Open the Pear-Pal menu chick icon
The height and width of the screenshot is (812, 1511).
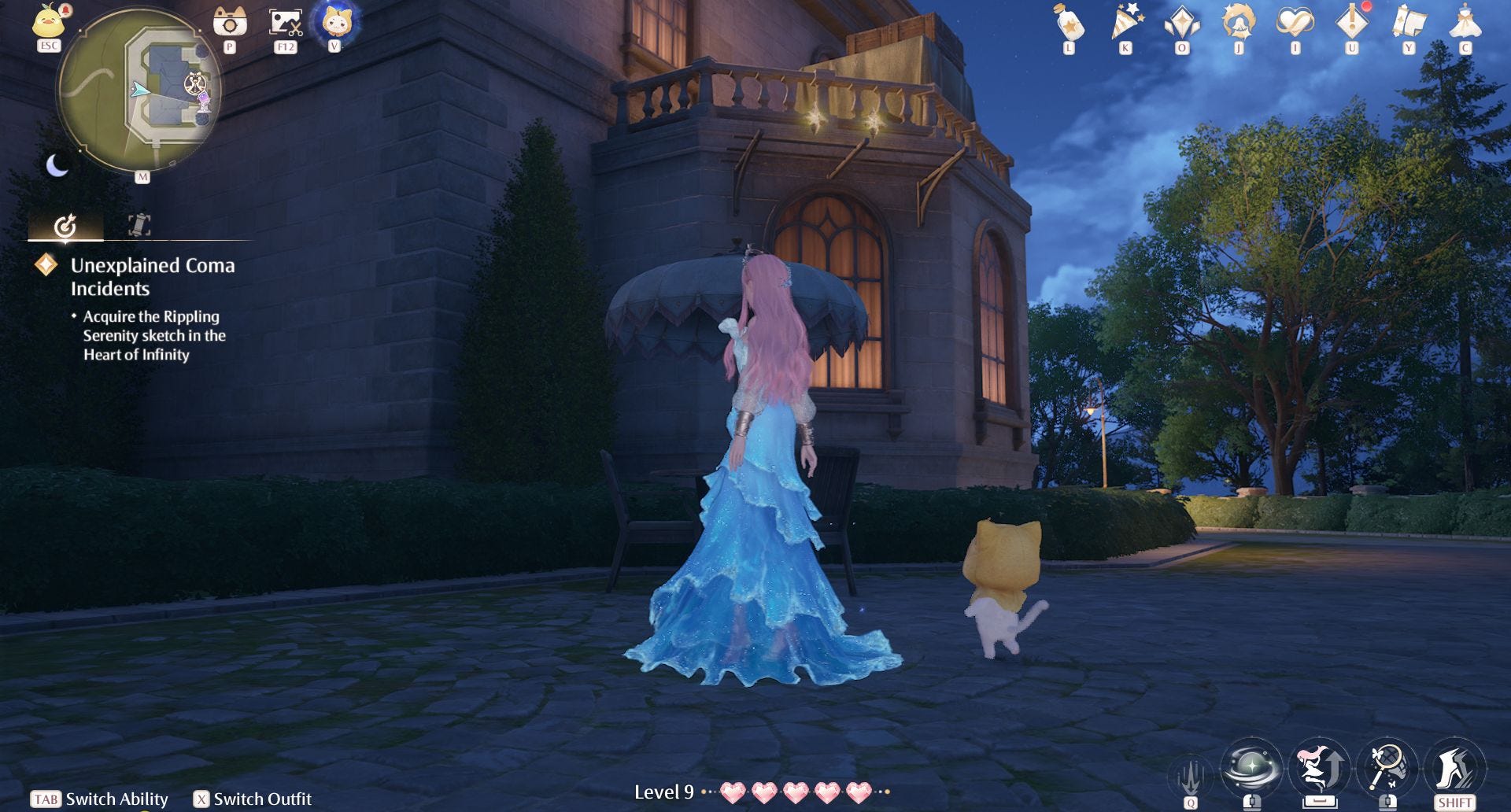coord(49,21)
